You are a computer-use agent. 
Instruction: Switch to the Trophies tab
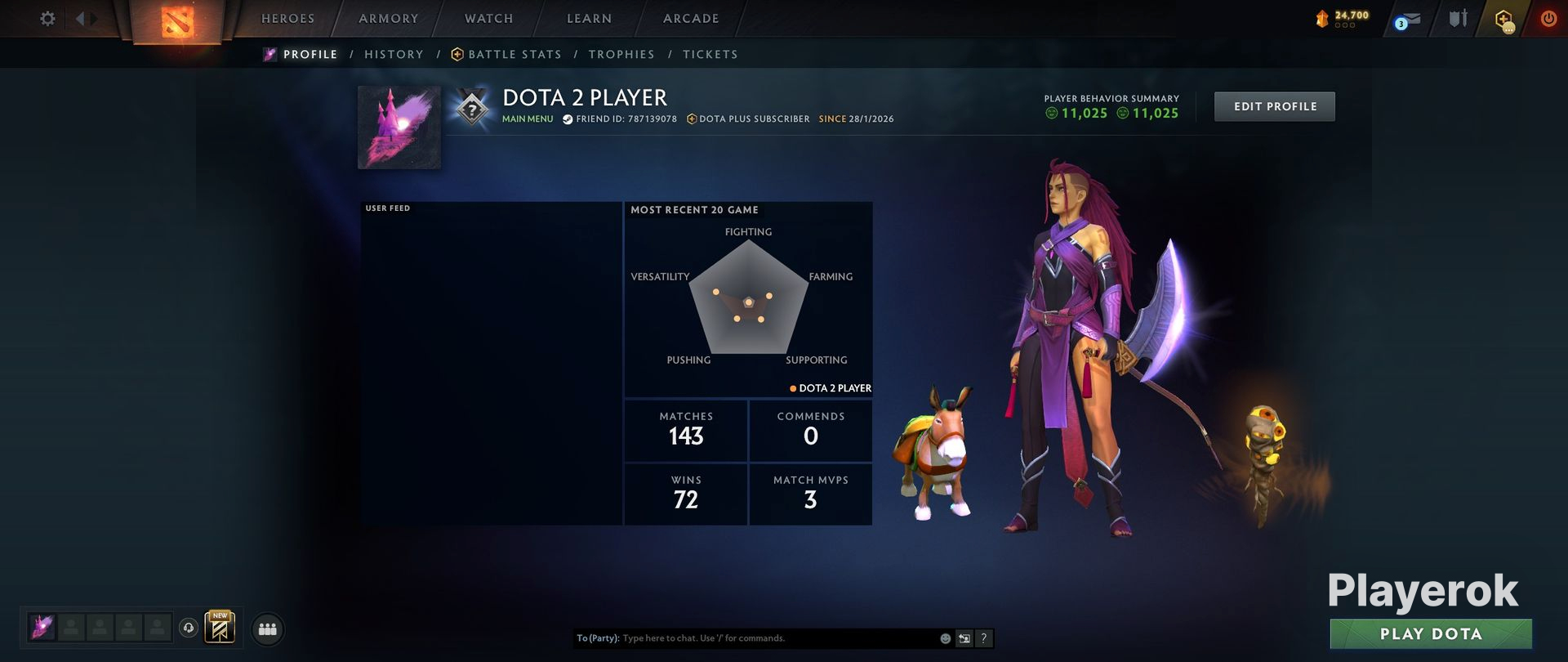coord(621,55)
